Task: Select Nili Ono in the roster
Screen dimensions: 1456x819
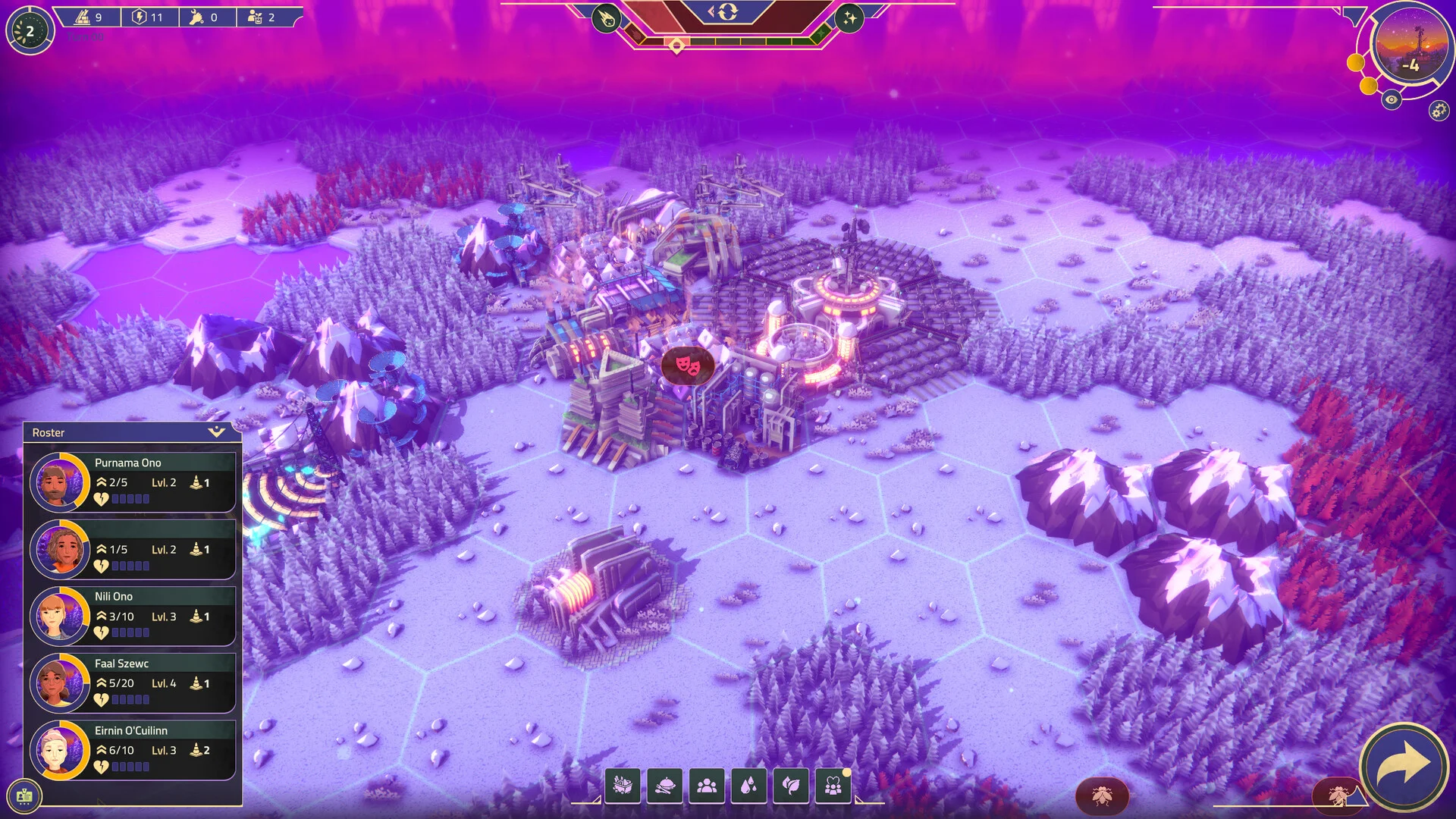Action: point(130,615)
